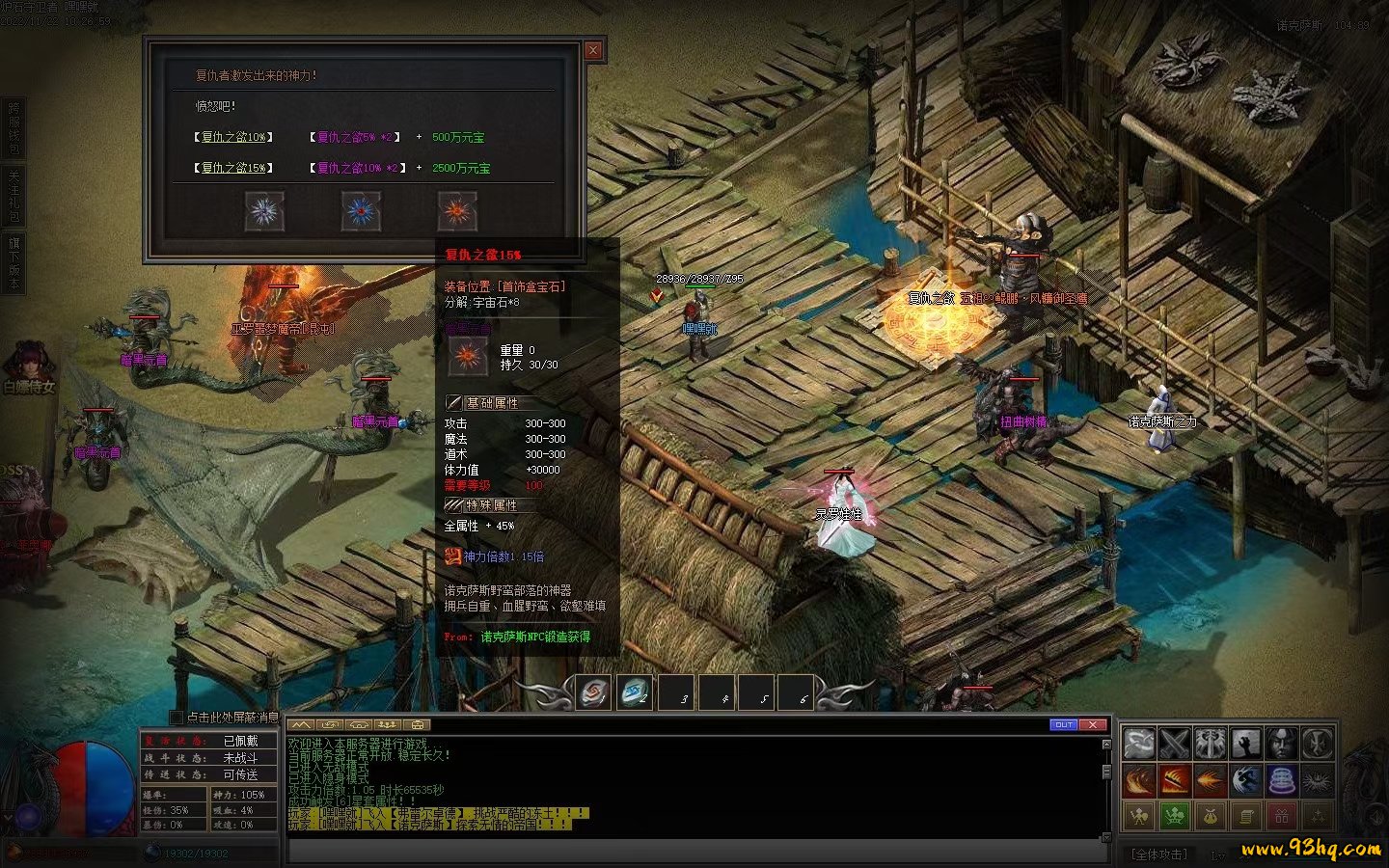Click the blue OUT button
Image resolution: width=1389 pixels, height=868 pixels.
click(1063, 724)
